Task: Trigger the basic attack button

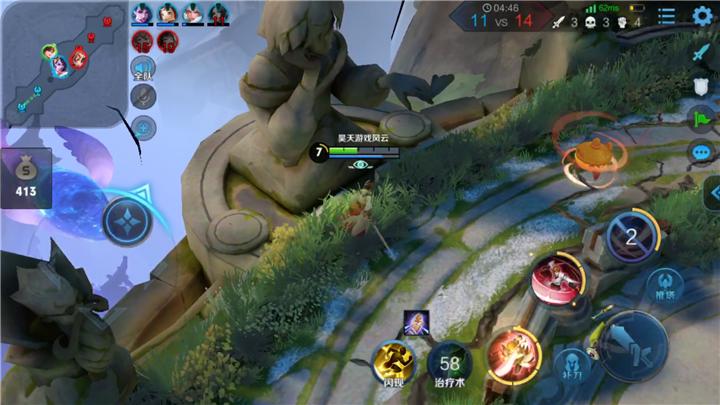Action: [633, 346]
